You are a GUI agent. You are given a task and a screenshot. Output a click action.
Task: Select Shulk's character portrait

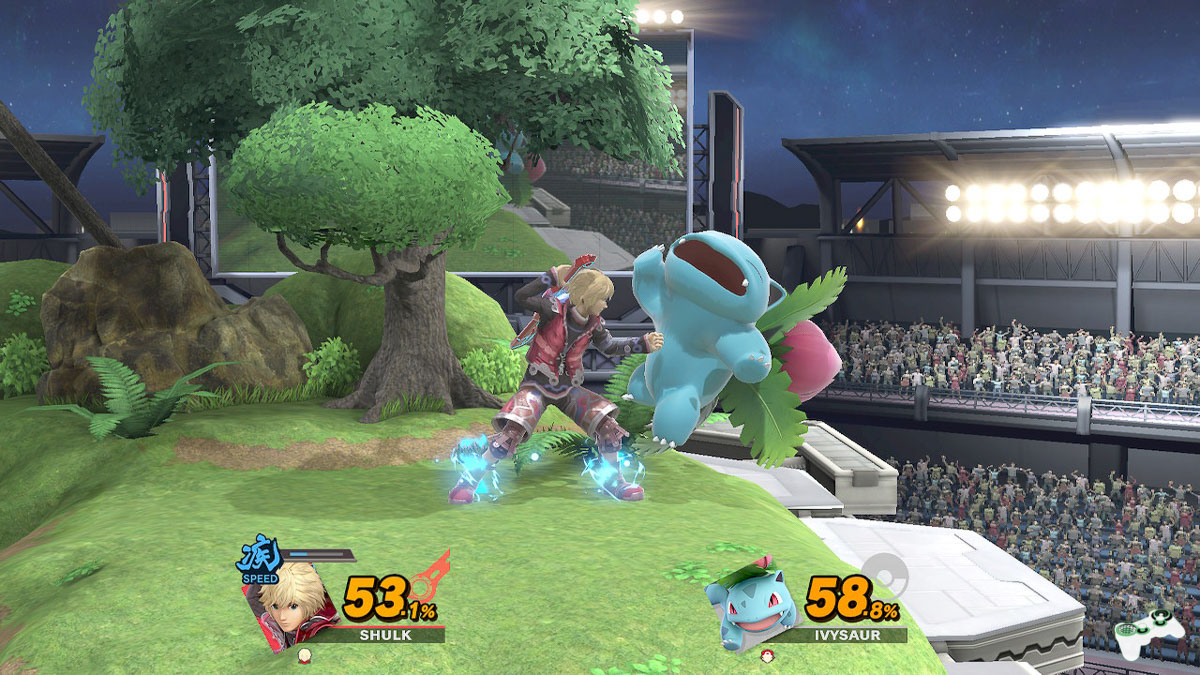click(289, 604)
